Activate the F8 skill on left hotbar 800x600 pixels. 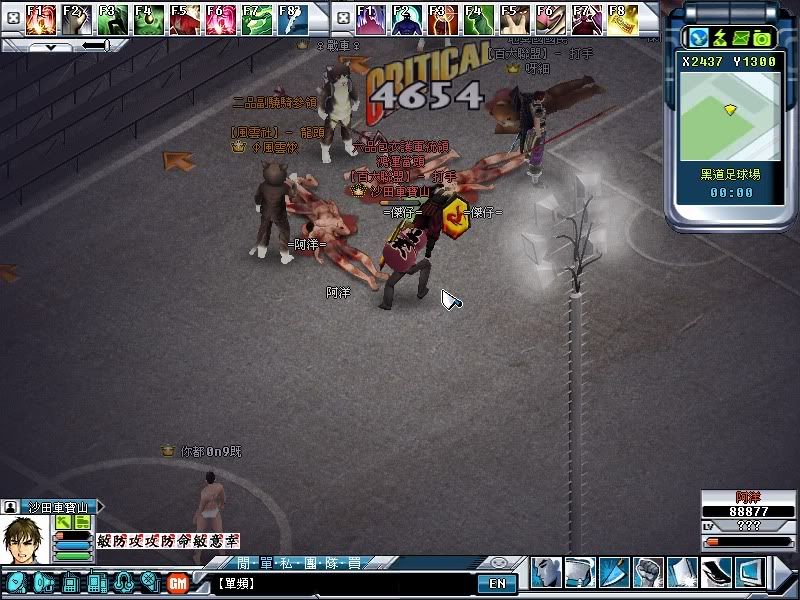click(x=290, y=19)
